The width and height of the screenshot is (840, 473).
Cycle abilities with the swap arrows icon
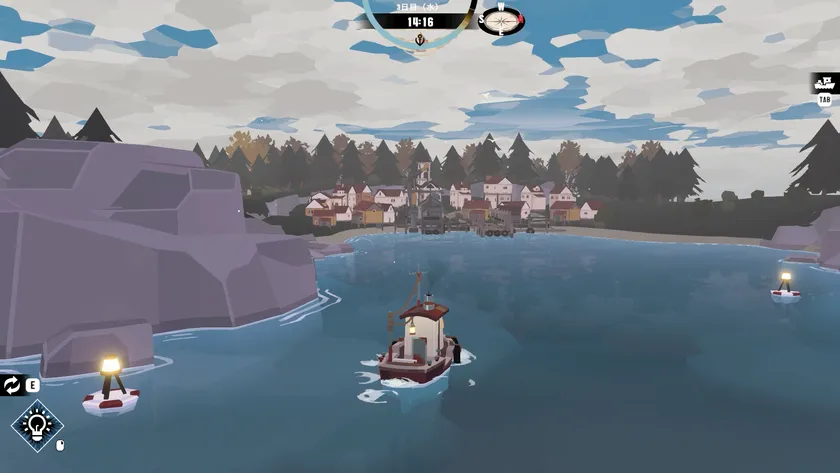tap(12, 385)
